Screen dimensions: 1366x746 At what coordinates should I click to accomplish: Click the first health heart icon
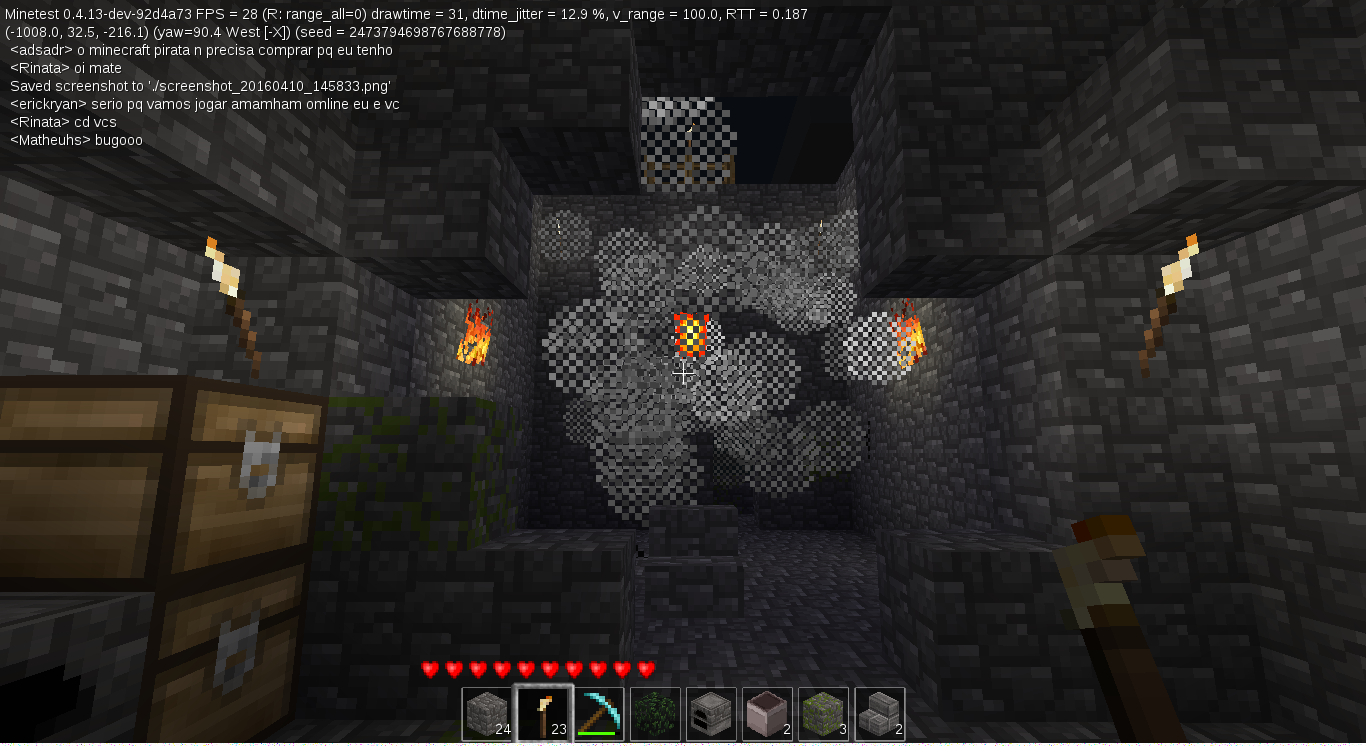click(428, 668)
